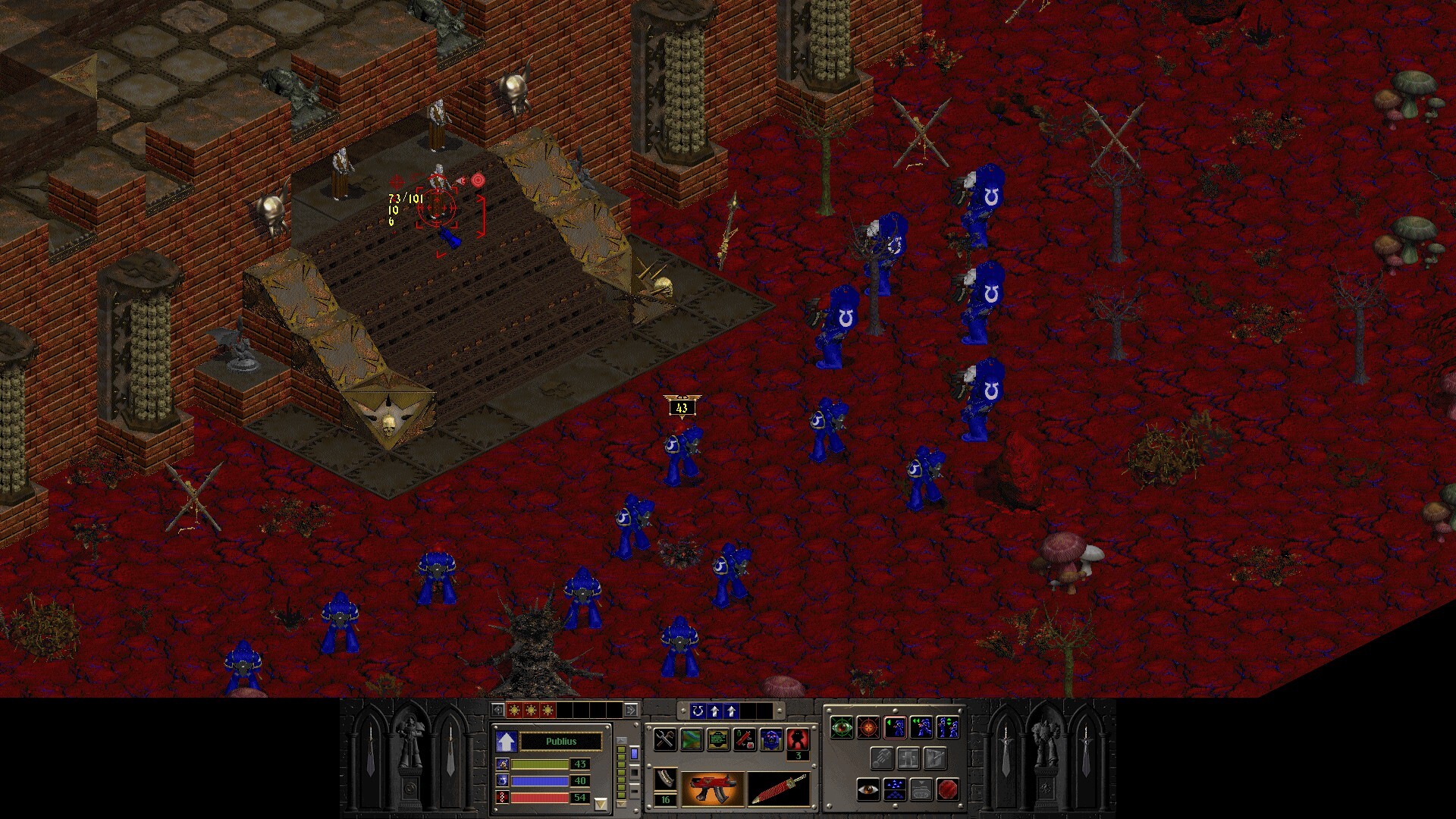Open the tactical map icon
Screen dimensions: 1456x819
692,740
